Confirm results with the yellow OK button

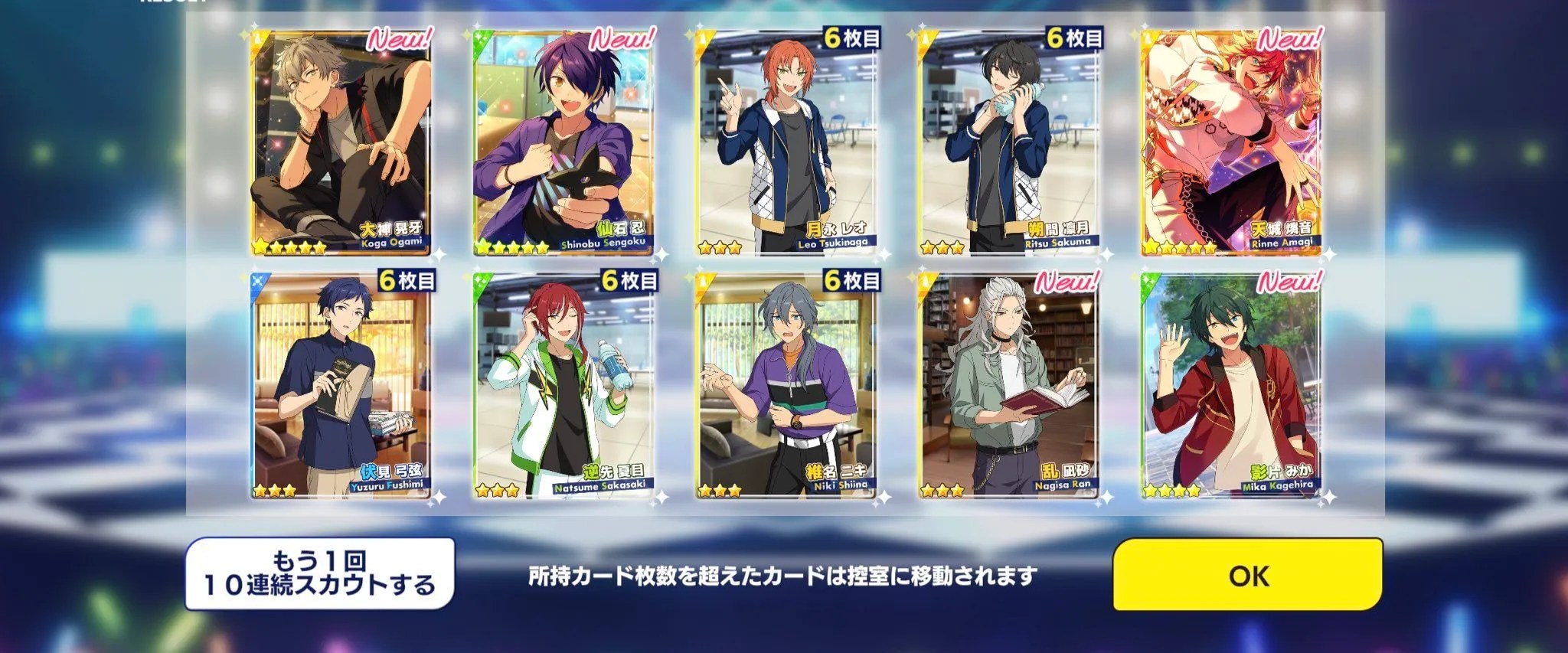[x=1247, y=575]
